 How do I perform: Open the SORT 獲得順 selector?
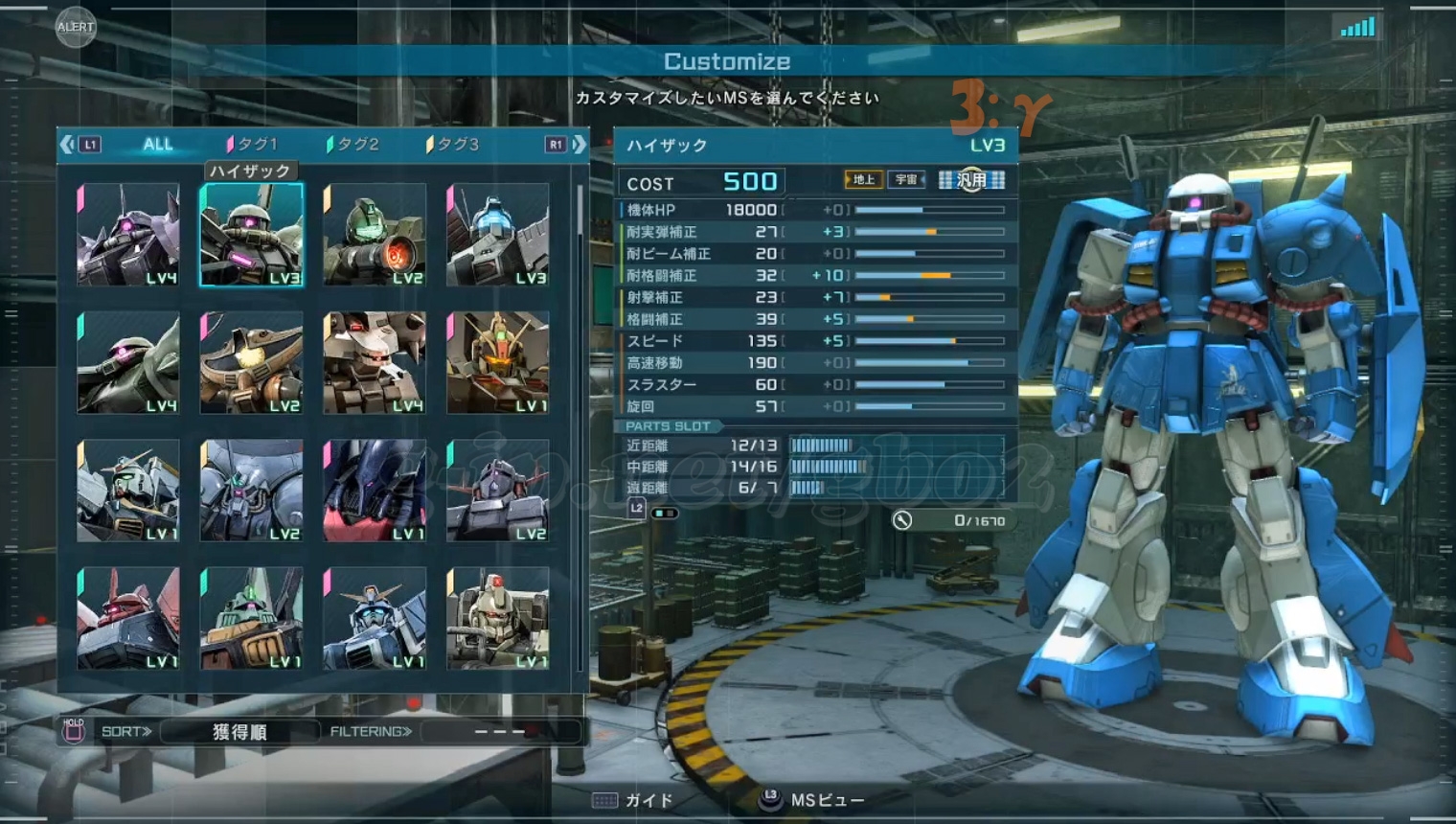239,732
